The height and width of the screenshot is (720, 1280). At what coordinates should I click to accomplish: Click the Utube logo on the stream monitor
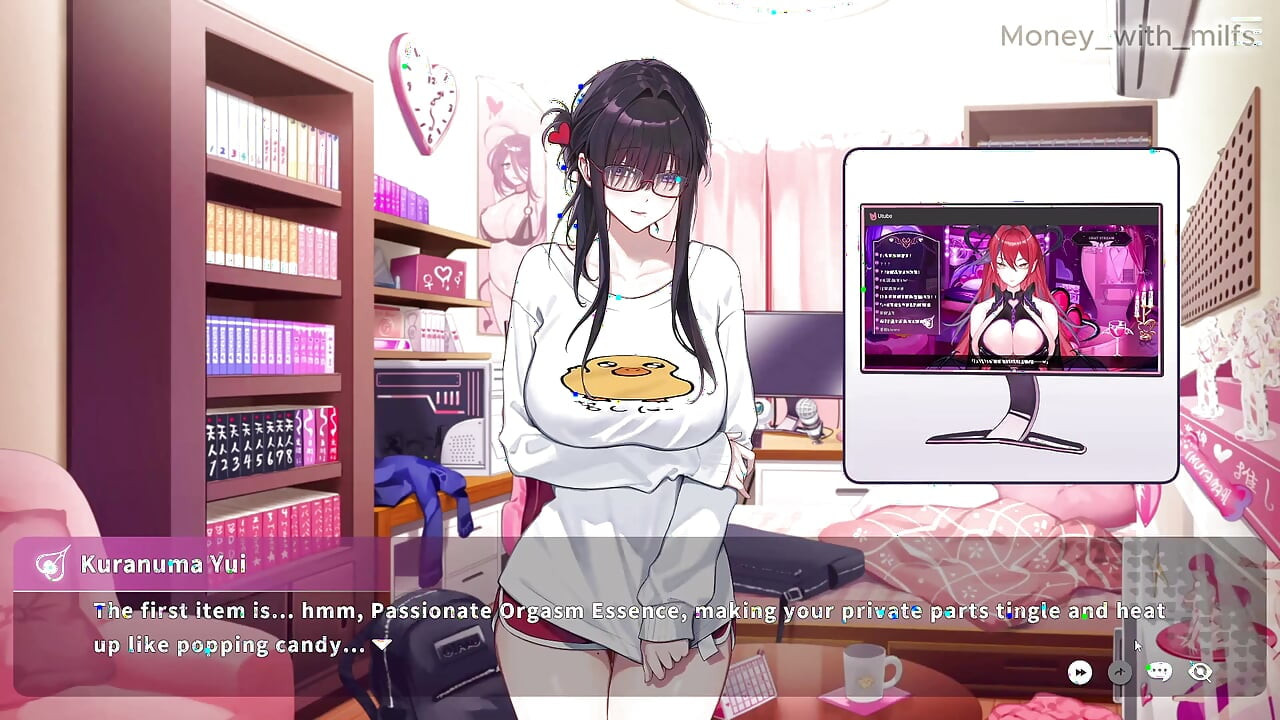pyautogui.click(x=873, y=216)
